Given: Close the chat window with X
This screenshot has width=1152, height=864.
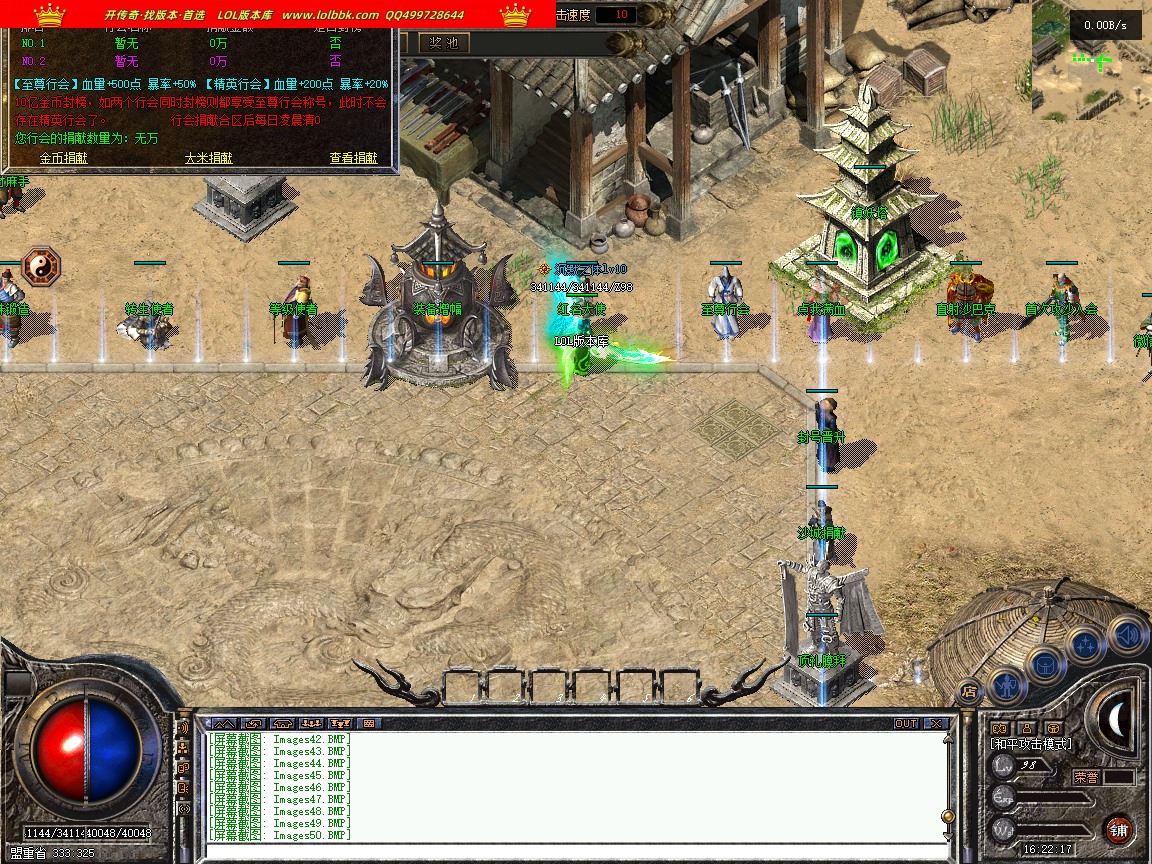Looking at the screenshot, I should (x=935, y=723).
